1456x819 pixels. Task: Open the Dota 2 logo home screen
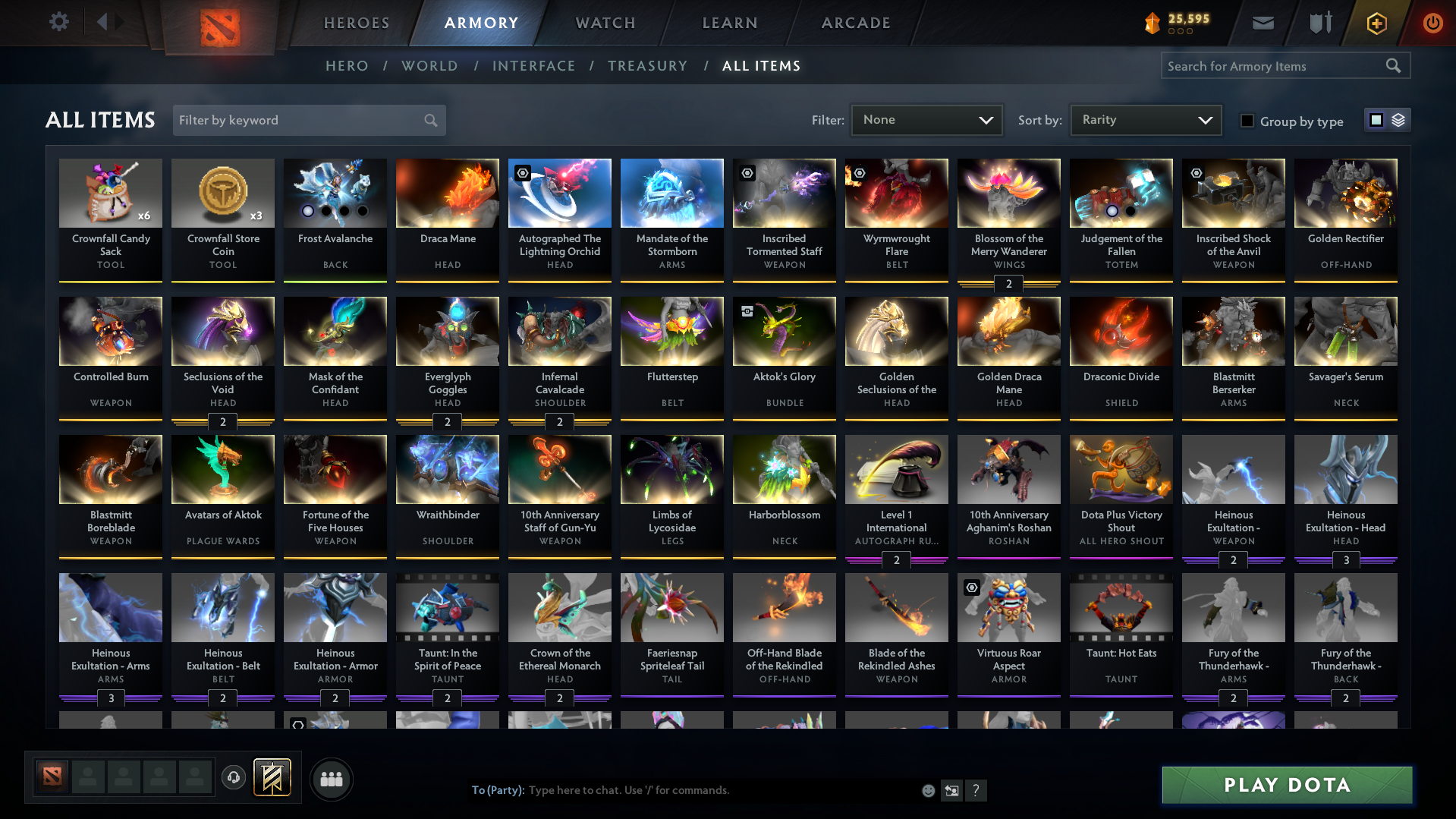click(219, 23)
